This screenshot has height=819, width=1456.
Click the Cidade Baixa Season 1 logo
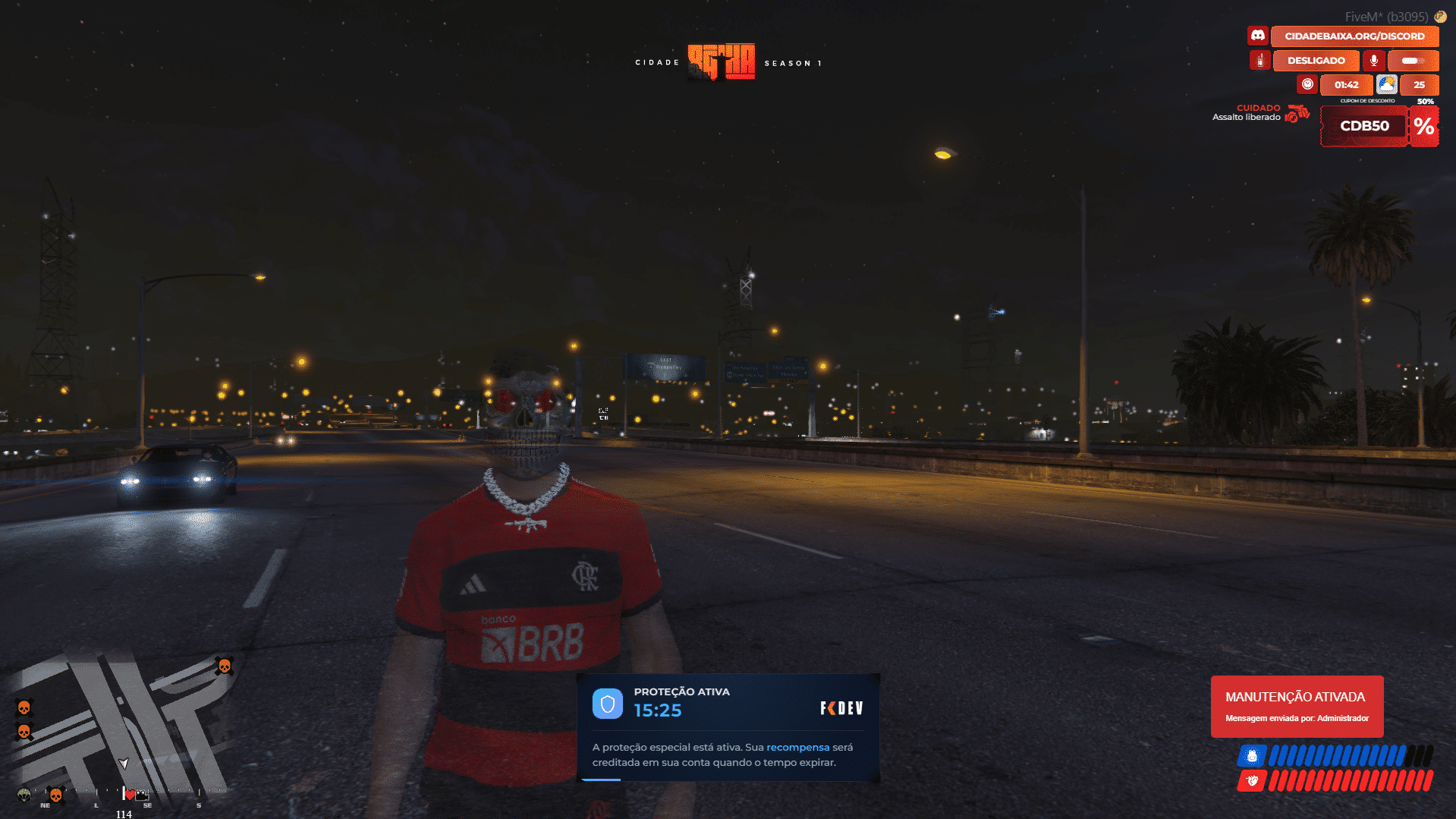point(722,61)
